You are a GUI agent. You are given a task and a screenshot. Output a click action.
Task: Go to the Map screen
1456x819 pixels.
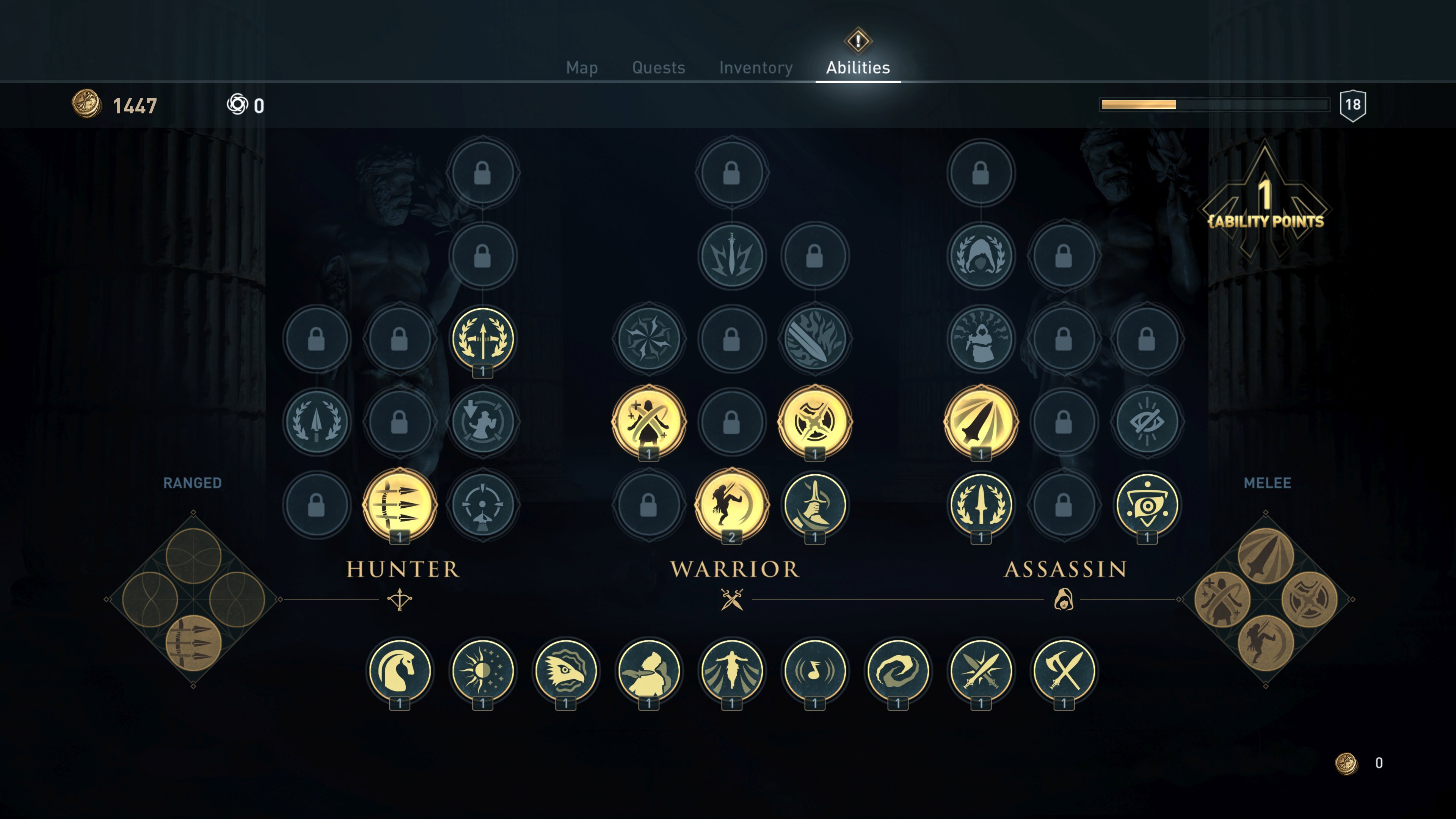[582, 67]
